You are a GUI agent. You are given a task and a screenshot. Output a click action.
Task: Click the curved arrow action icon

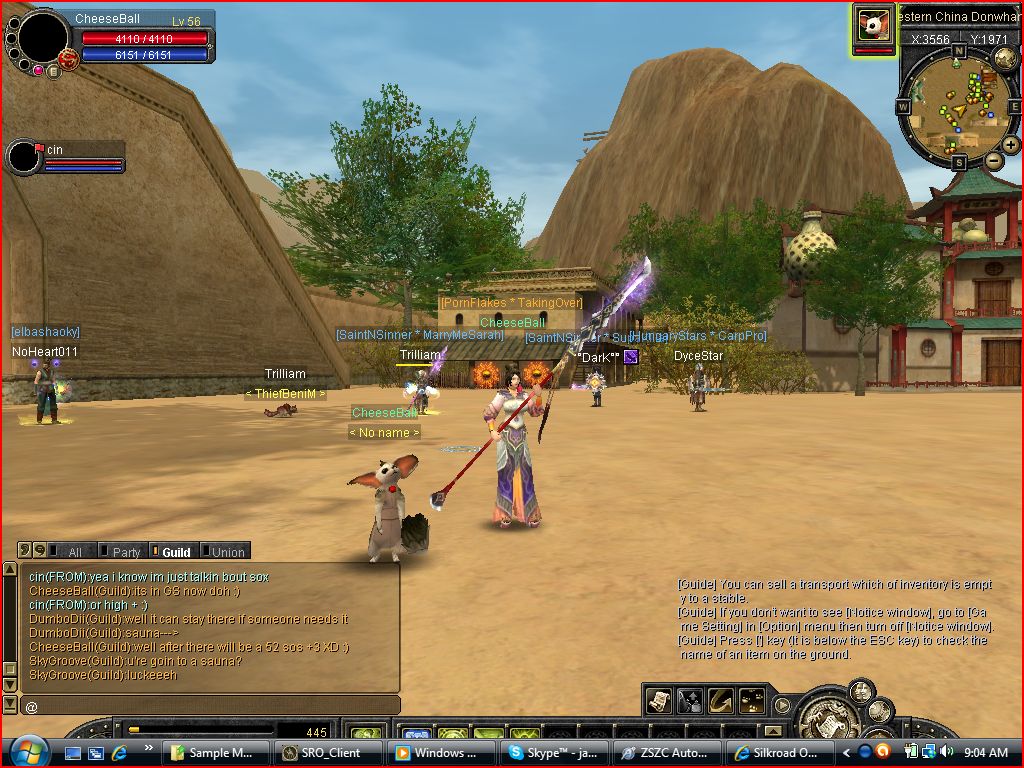(721, 701)
